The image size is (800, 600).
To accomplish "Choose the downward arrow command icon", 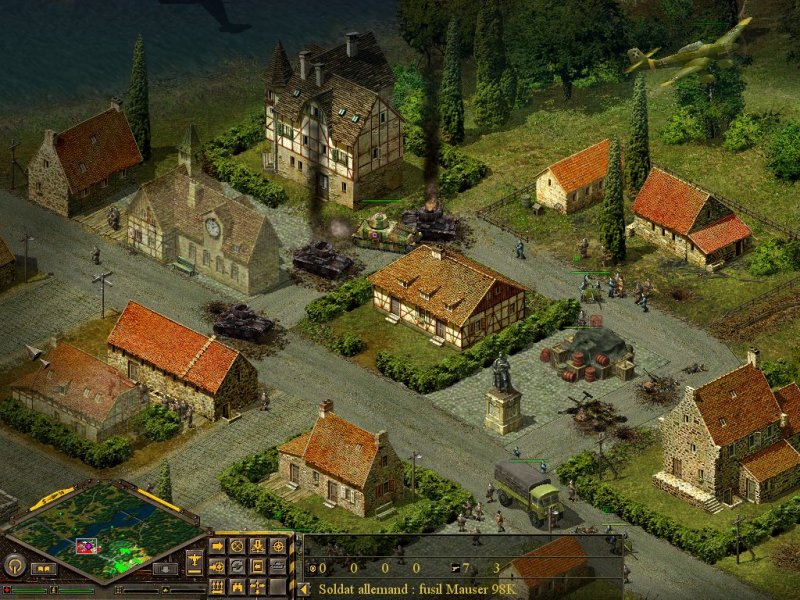I will [x=257, y=546].
